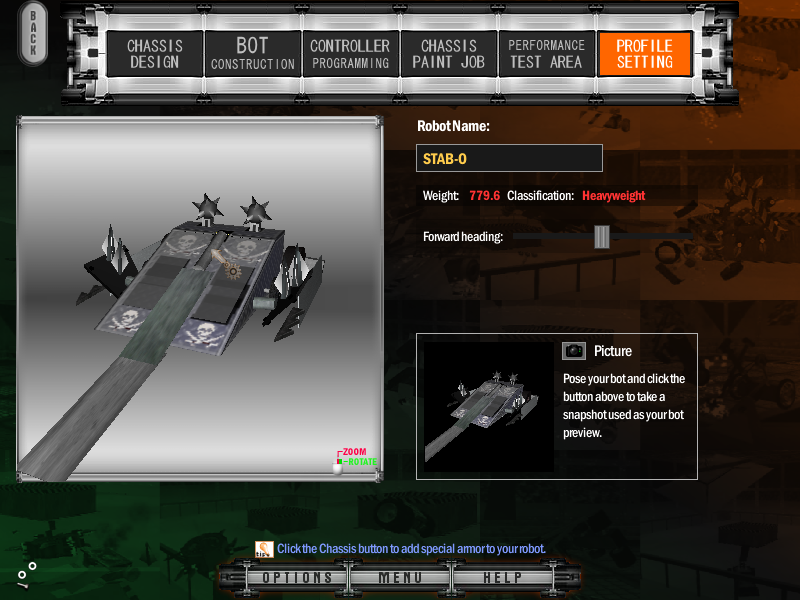Select the Chassis Paint Job tab
Viewport: 800px width, 600px height.
click(x=448, y=54)
